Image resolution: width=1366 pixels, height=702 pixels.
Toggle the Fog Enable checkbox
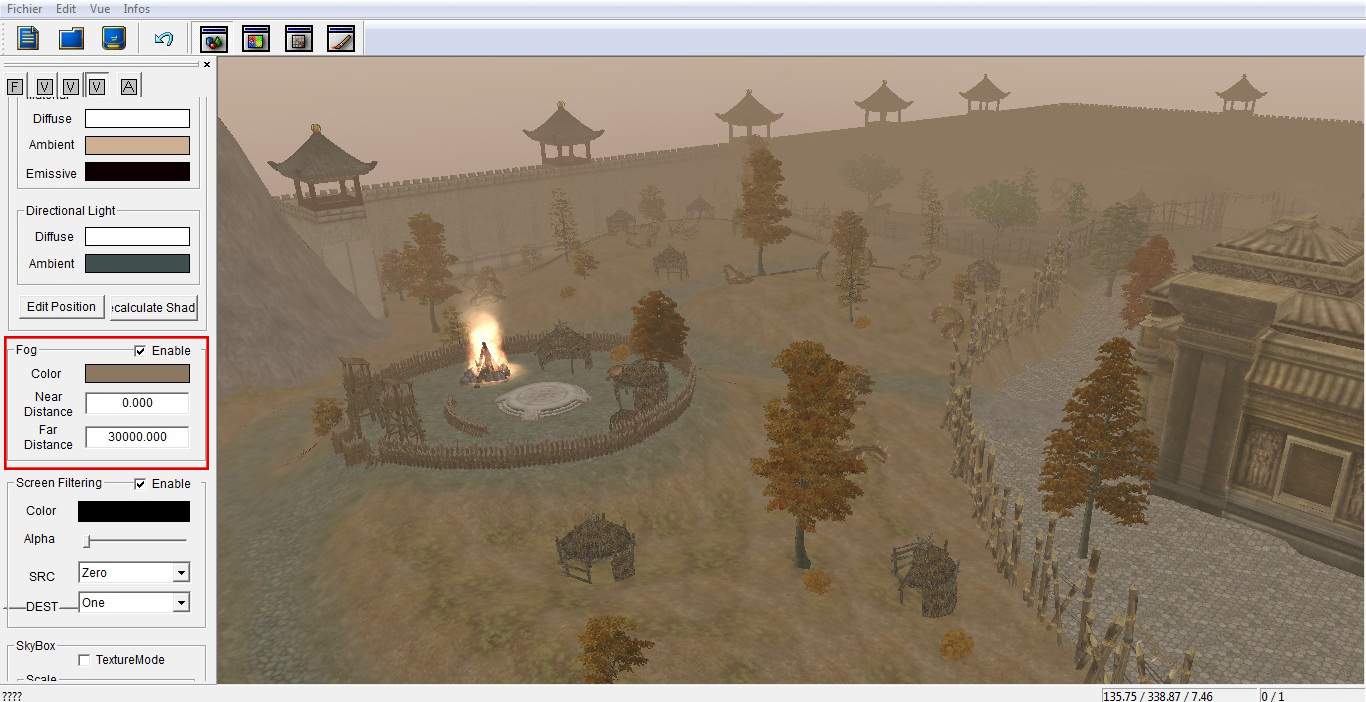[x=141, y=351]
